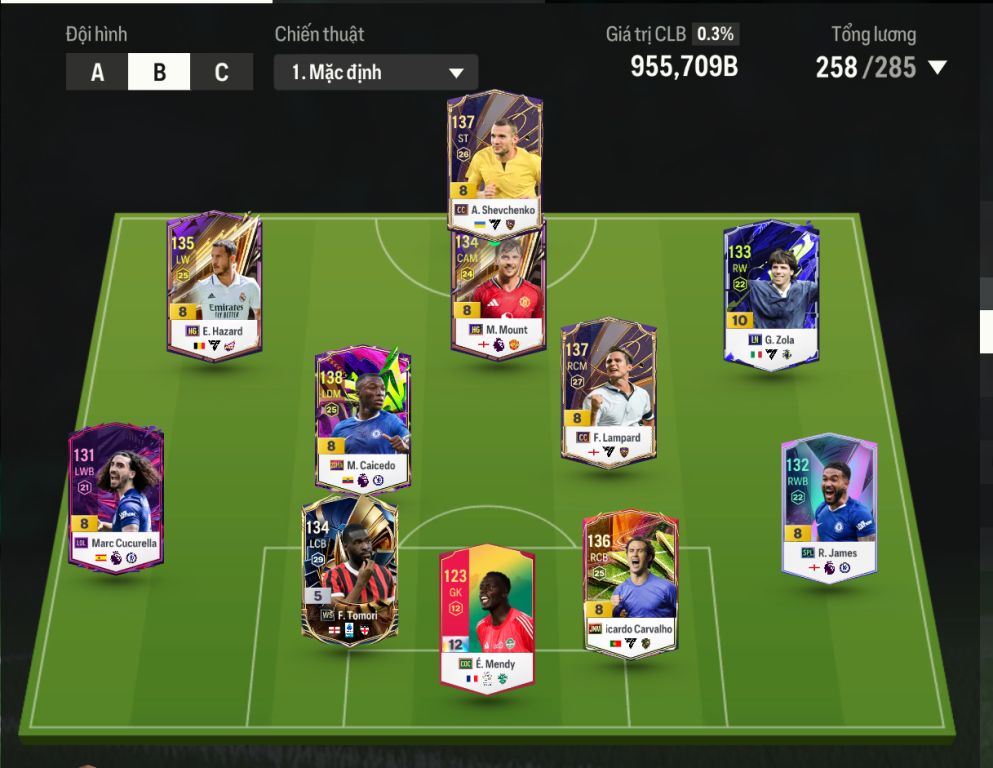Expand the Tổng lương salary arrow

(937, 68)
